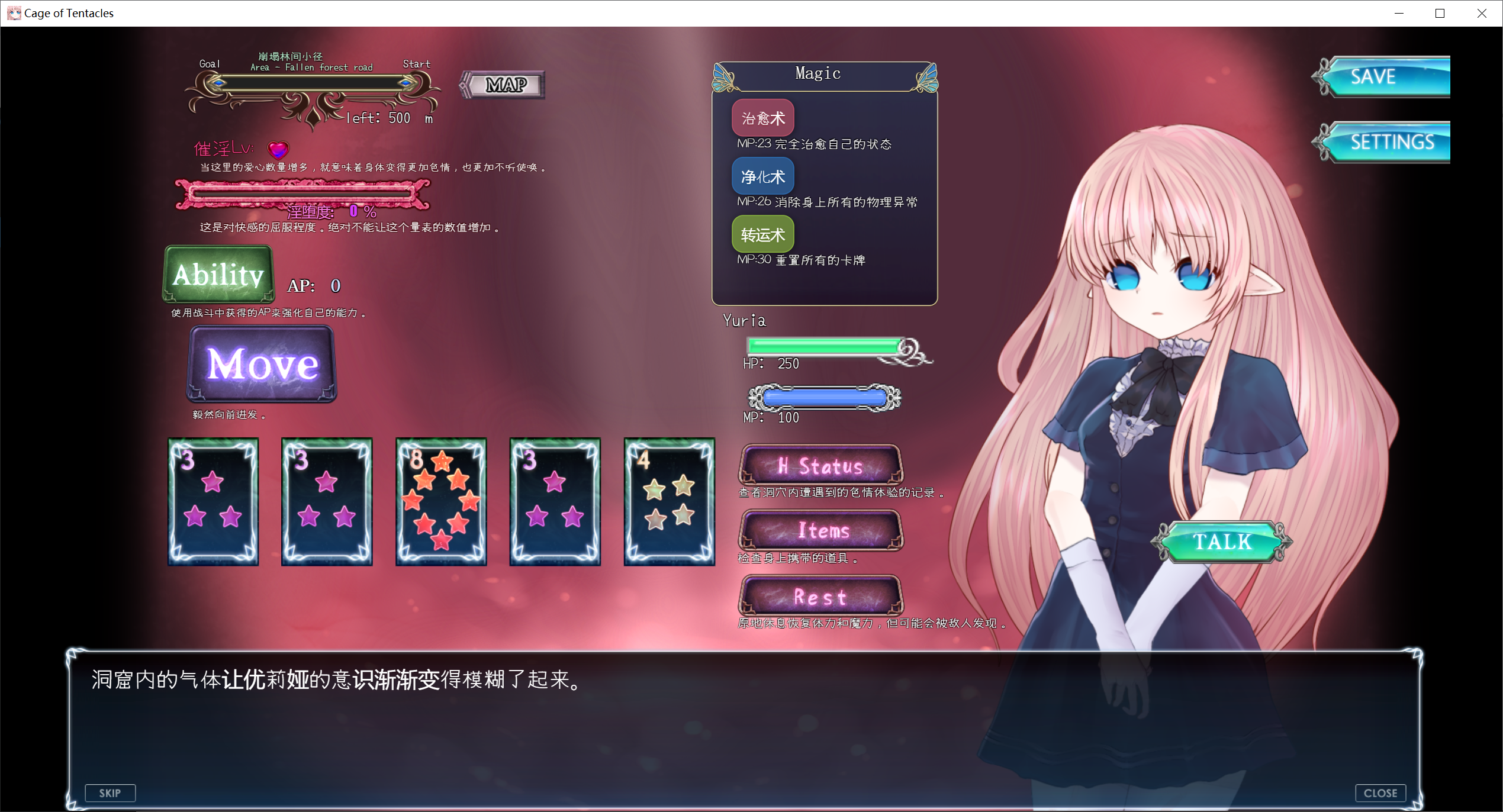Open the MAP
The image size is (1503, 812).
(503, 84)
